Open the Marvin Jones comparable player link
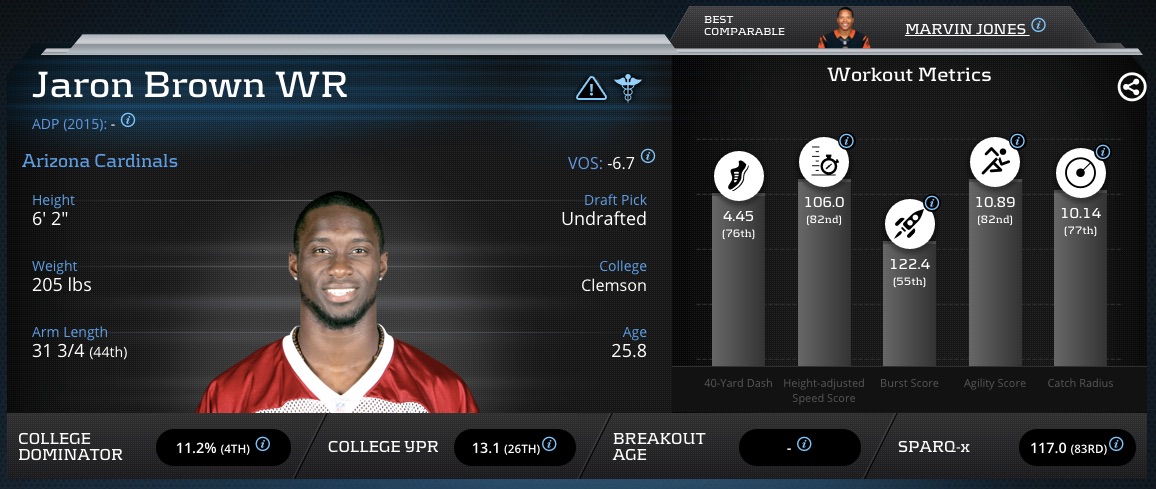The height and width of the screenshot is (489, 1156). (x=965, y=28)
